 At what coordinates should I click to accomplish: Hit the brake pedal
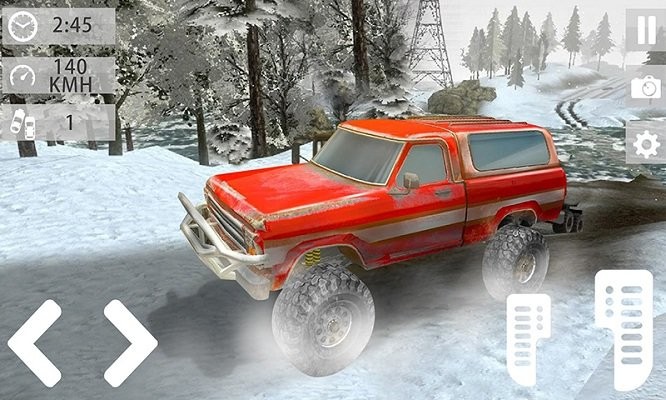click(x=527, y=338)
